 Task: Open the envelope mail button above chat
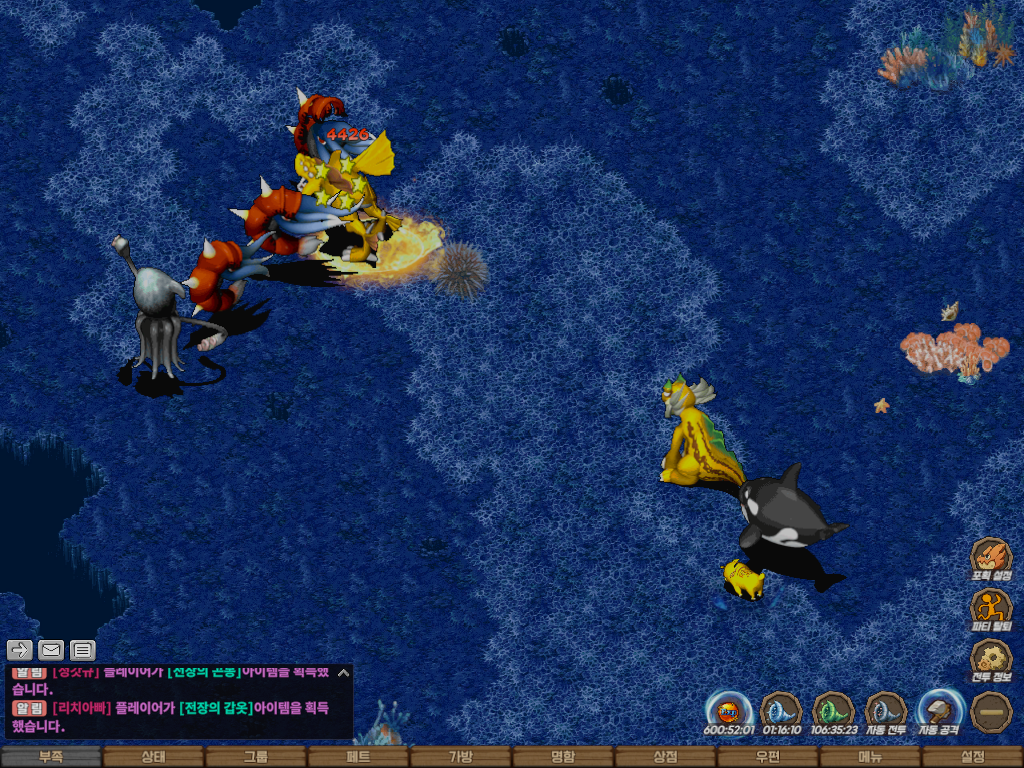coord(51,650)
